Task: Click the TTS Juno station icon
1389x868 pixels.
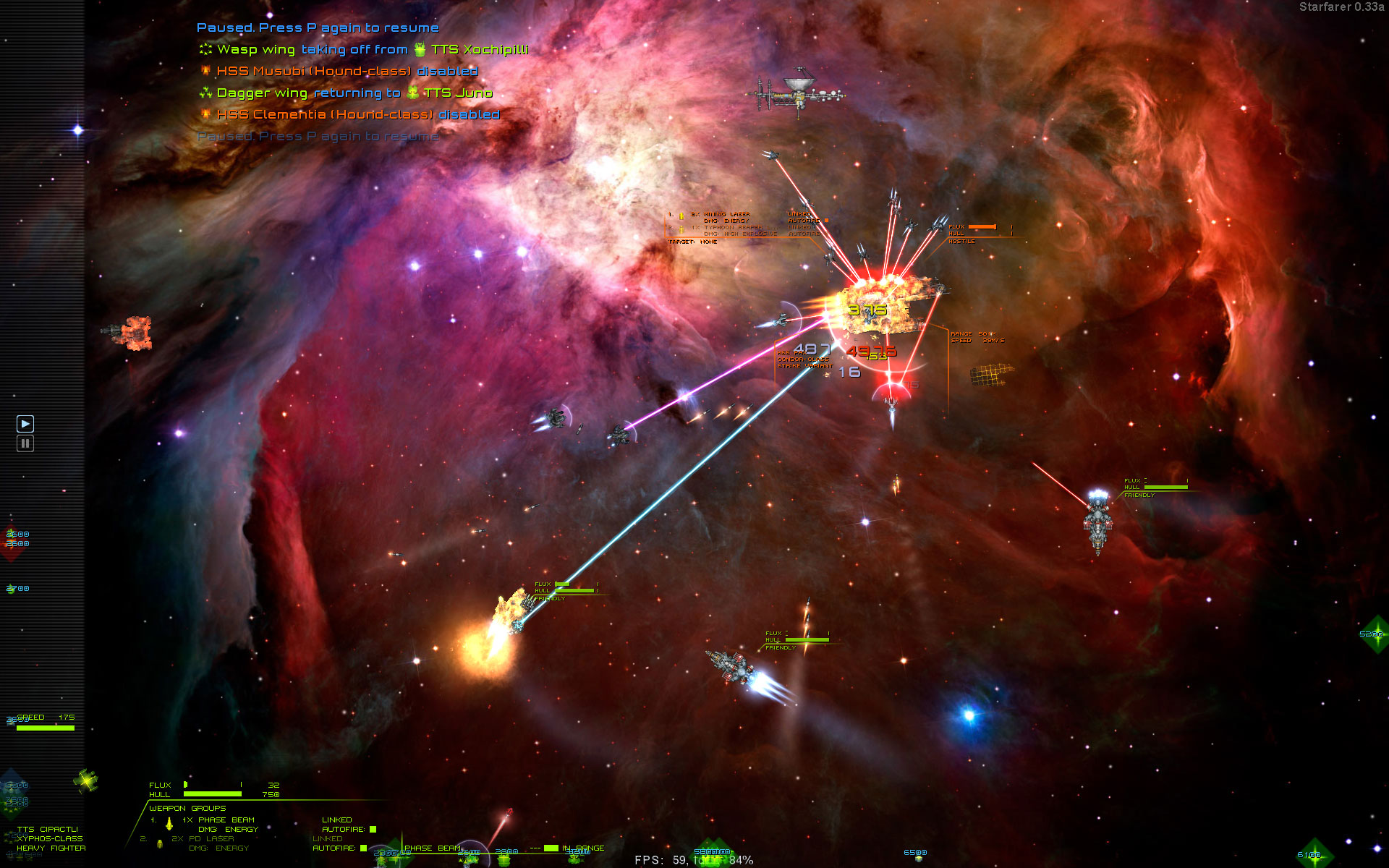Action: click(x=412, y=94)
